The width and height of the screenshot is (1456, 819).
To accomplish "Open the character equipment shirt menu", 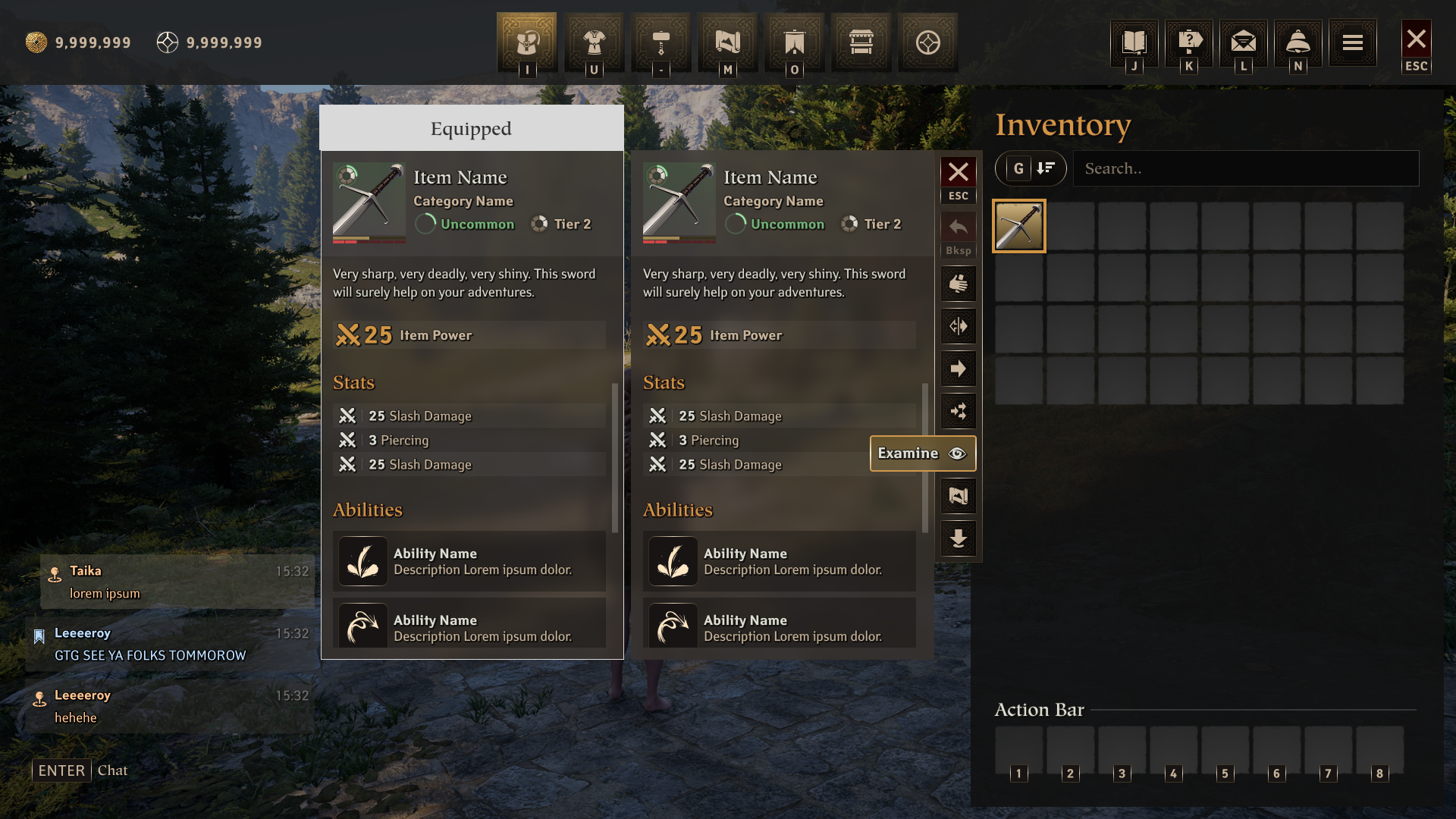I will tap(594, 42).
